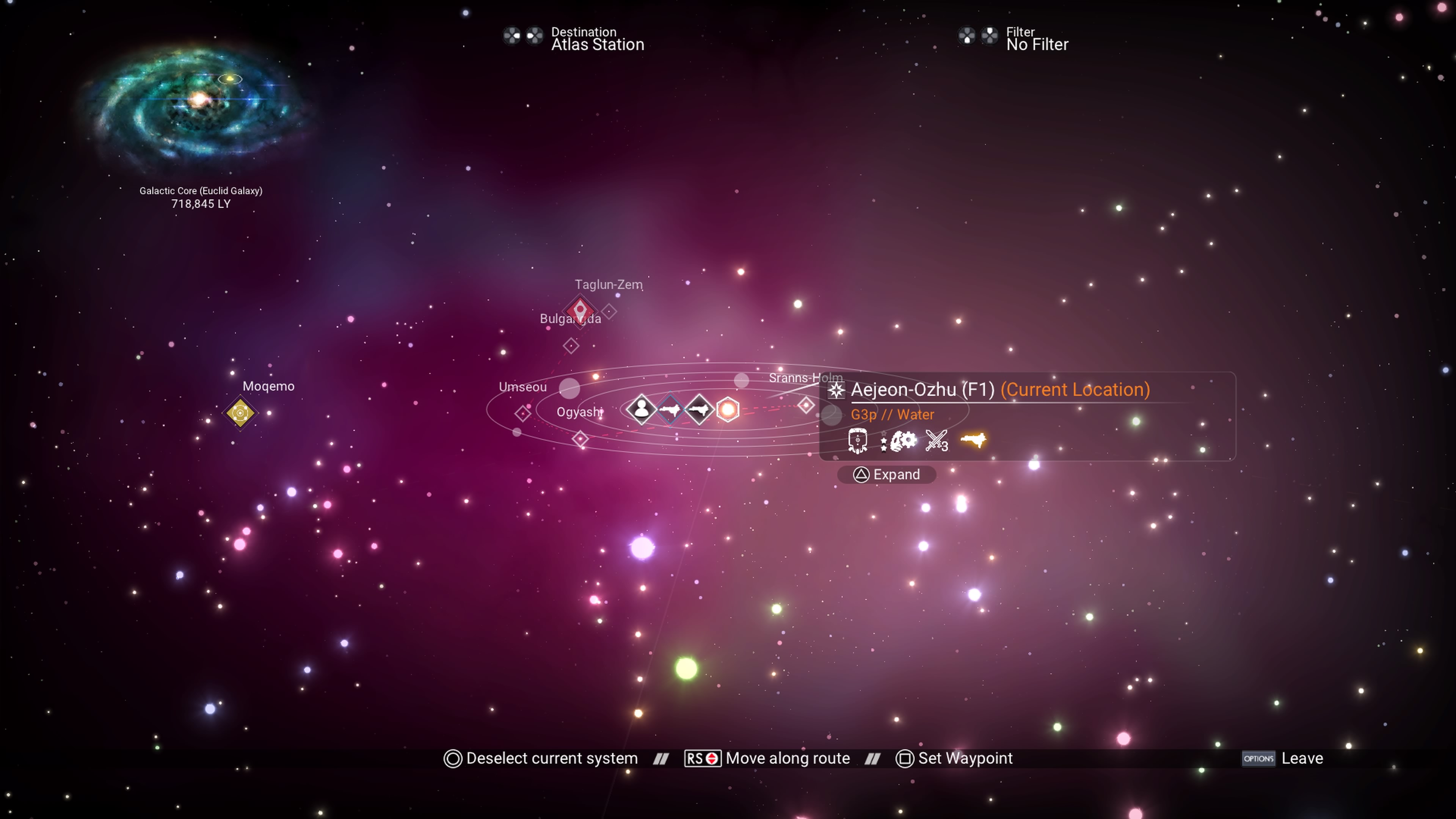Viewport: 1456px width, 819px height.
Task: Change the Atlas Station destination selector
Action: pos(597,39)
